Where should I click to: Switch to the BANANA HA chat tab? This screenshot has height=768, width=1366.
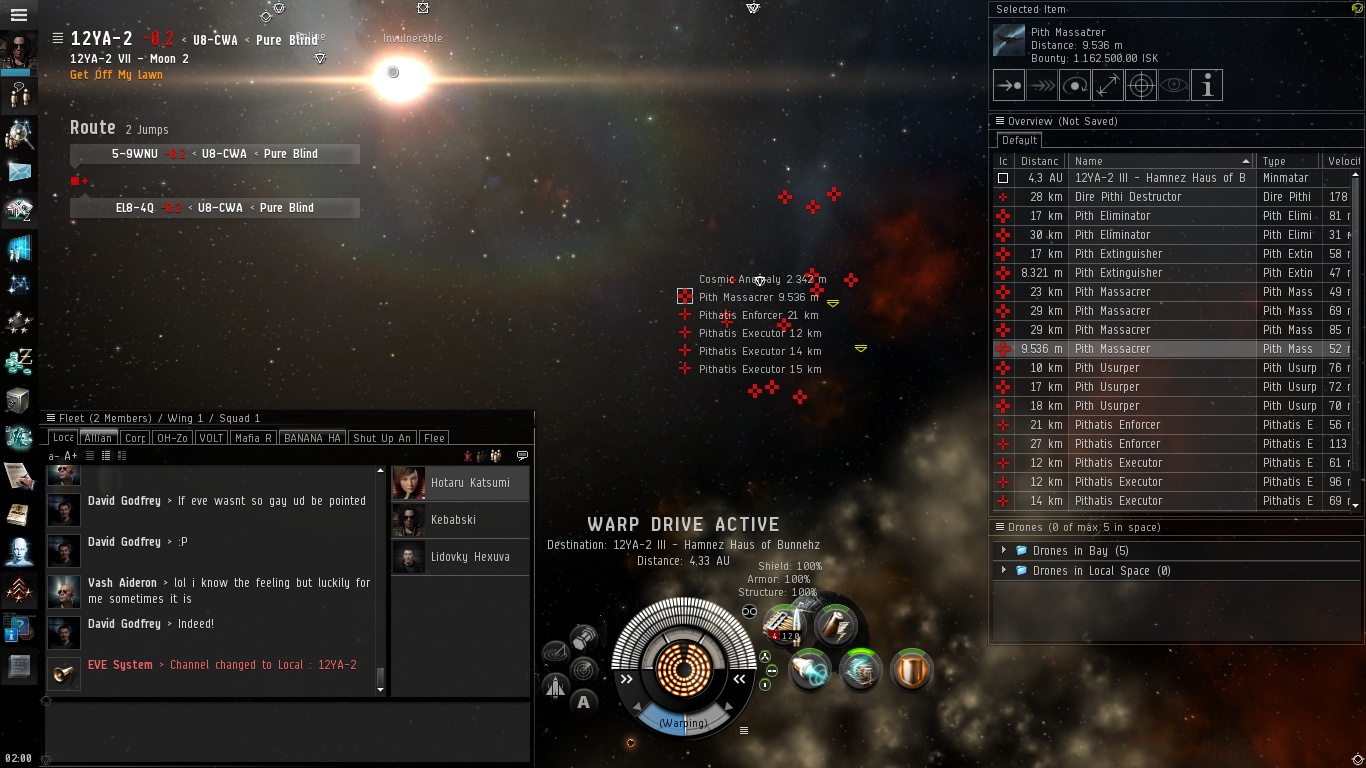pyautogui.click(x=312, y=438)
